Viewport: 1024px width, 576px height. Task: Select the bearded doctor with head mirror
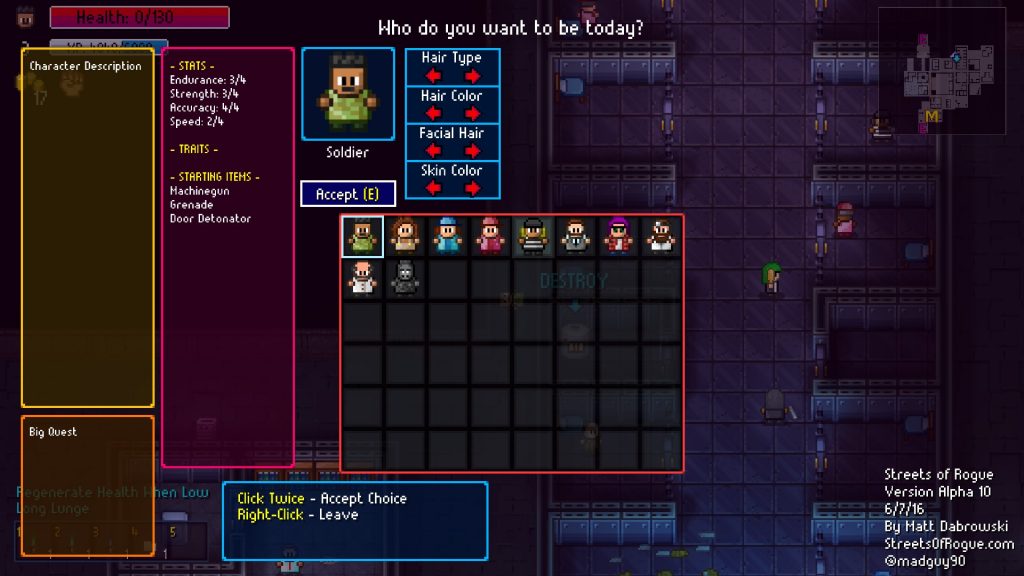660,237
